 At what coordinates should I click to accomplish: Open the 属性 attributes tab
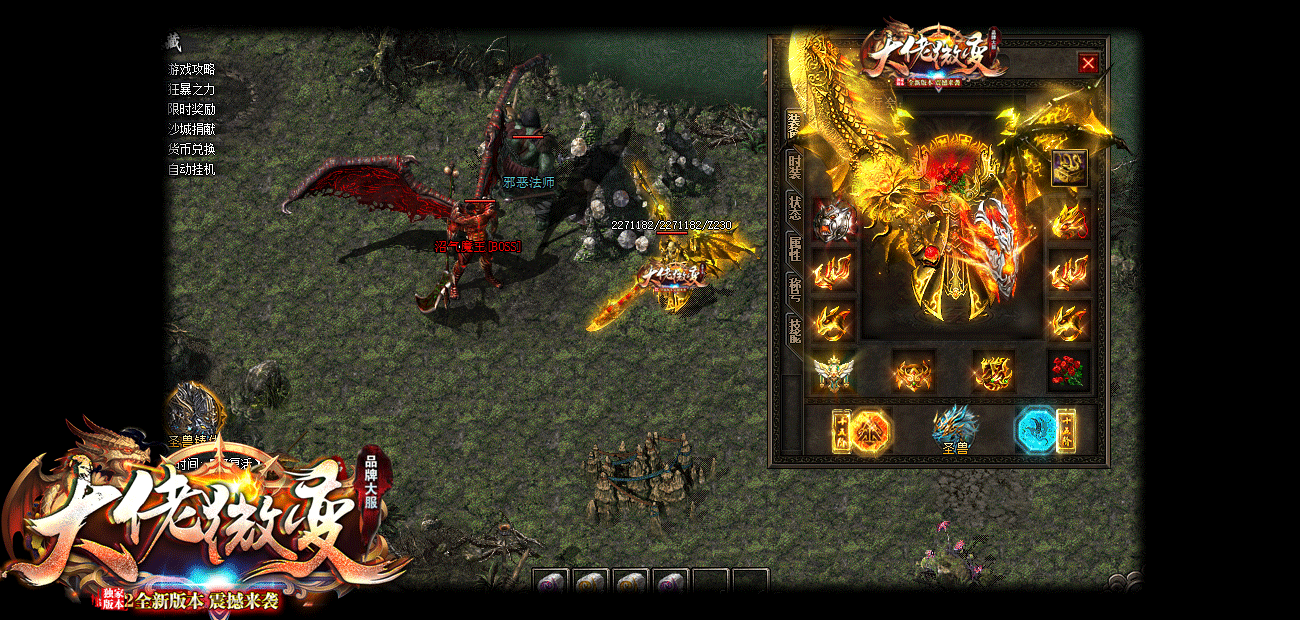coord(795,248)
